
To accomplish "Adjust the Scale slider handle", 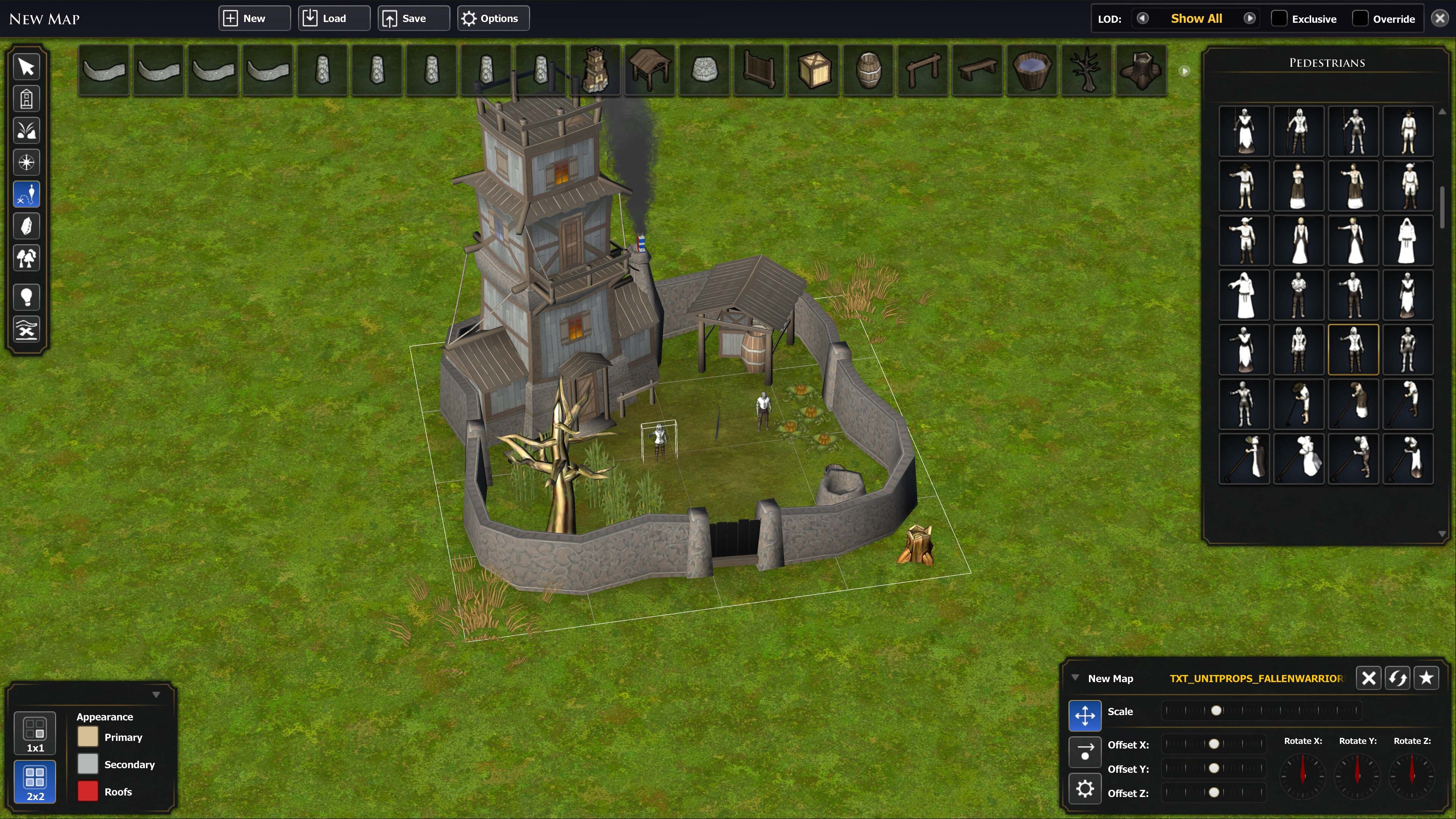I will 1216,711.
